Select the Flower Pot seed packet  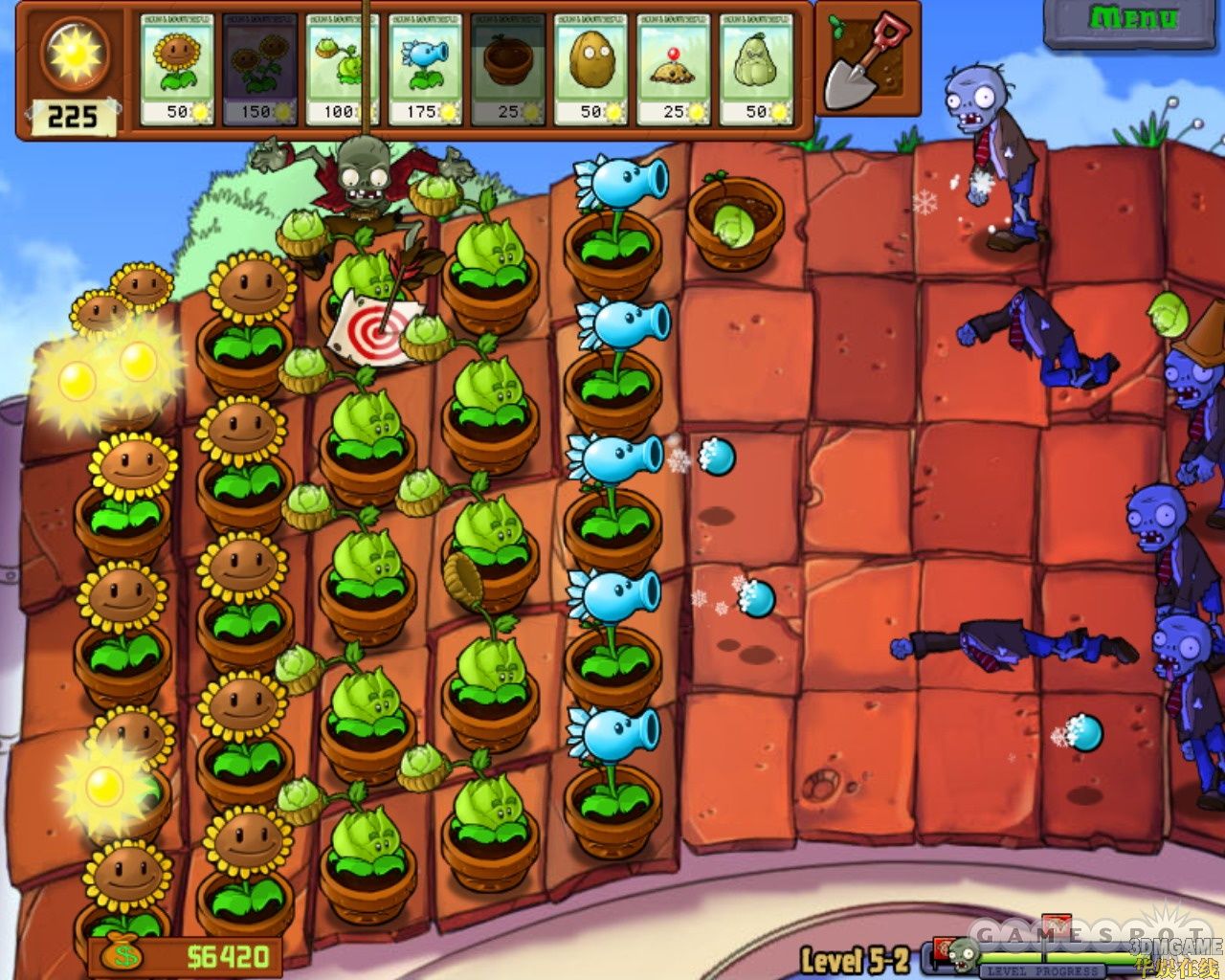(507, 69)
